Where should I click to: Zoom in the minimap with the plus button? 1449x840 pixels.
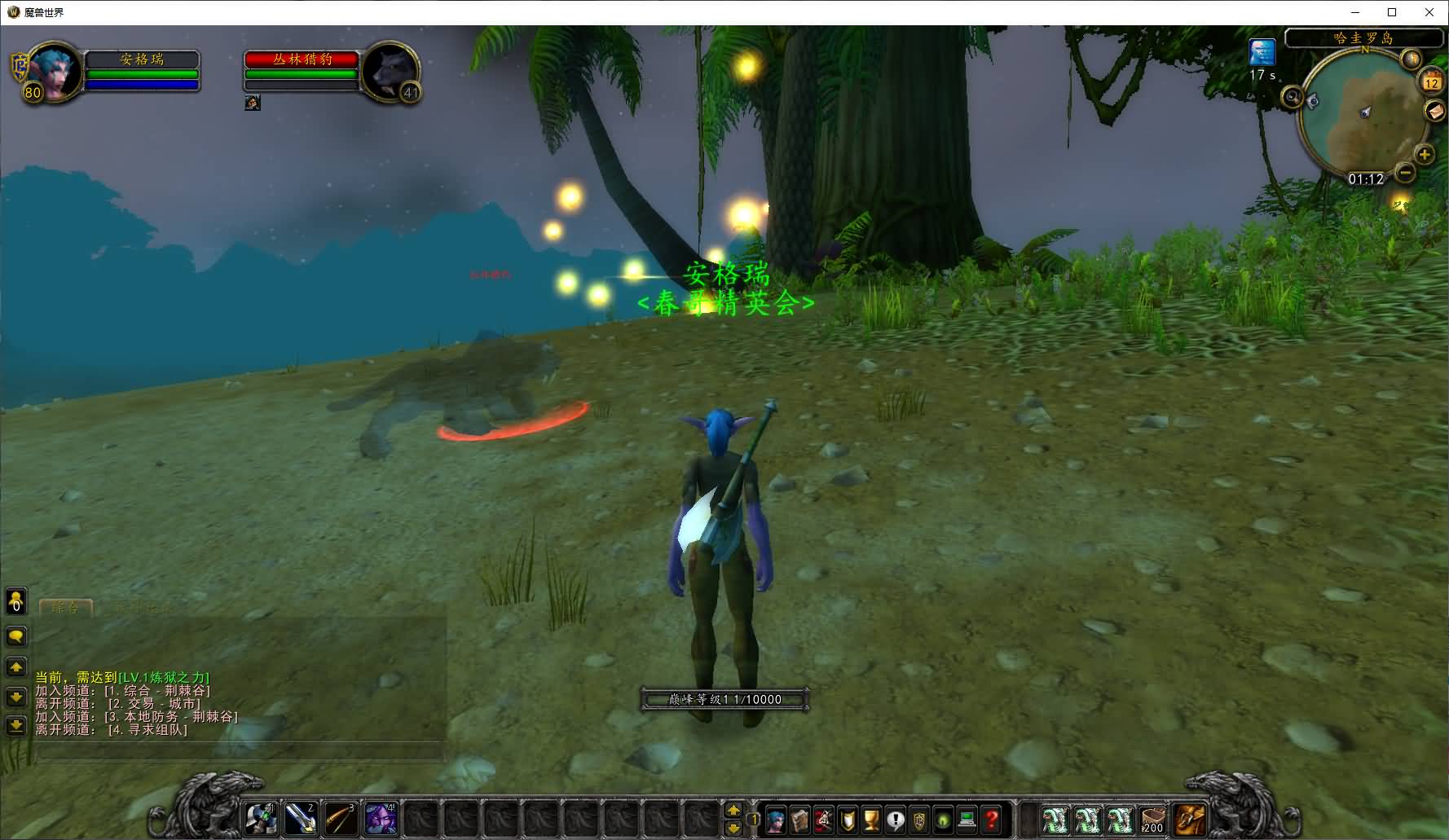(1425, 154)
